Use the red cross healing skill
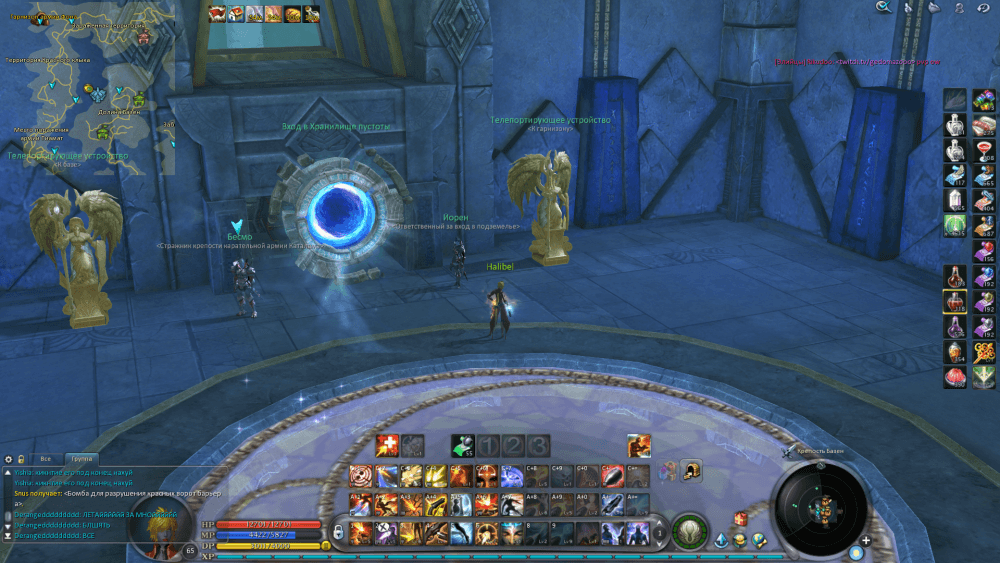Image resolution: width=1000 pixels, height=563 pixels. pos(387,446)
